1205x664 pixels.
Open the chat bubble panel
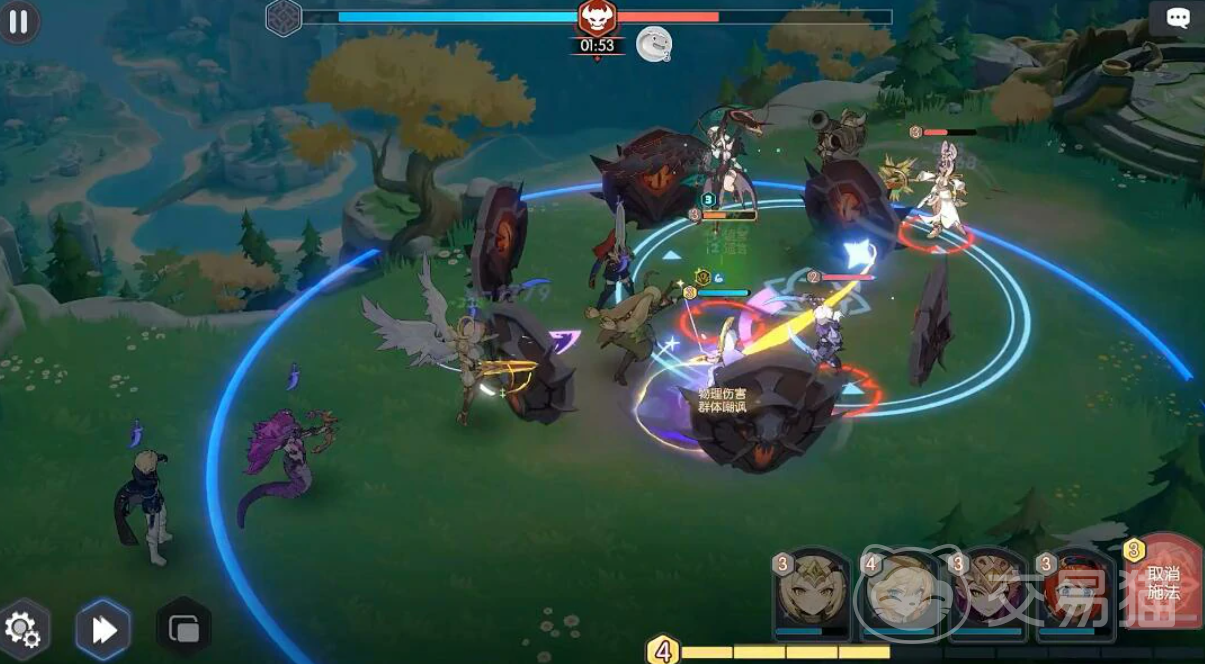(1177, 19)
